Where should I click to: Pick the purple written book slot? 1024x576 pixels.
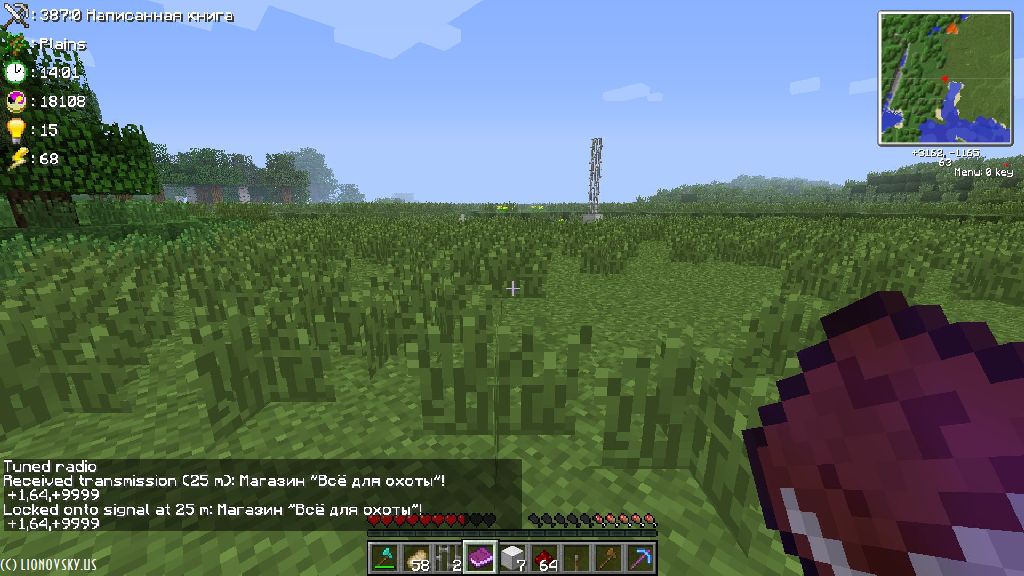(x=481, y=557)
